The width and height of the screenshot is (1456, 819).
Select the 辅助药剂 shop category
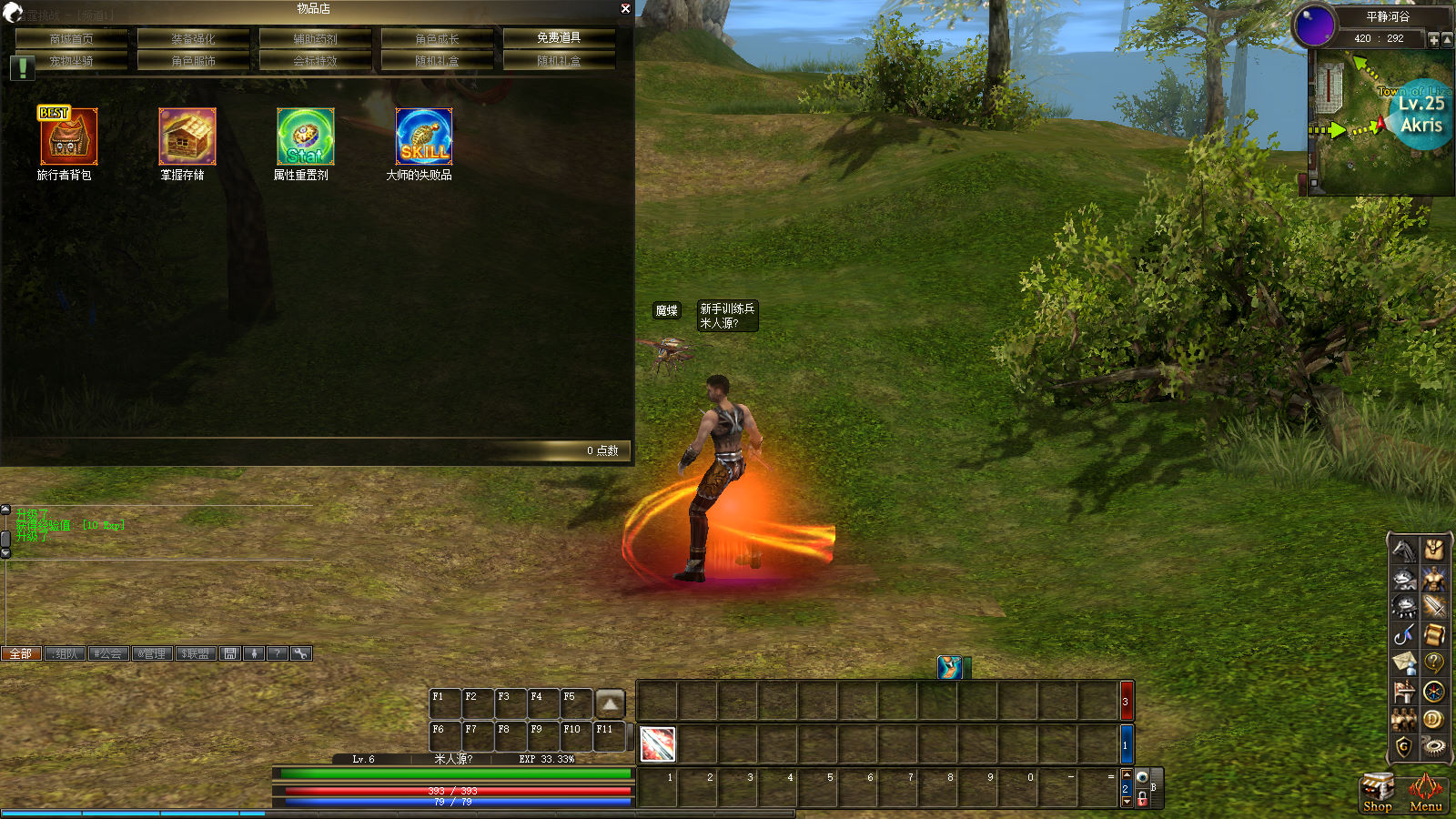(315, 38)
